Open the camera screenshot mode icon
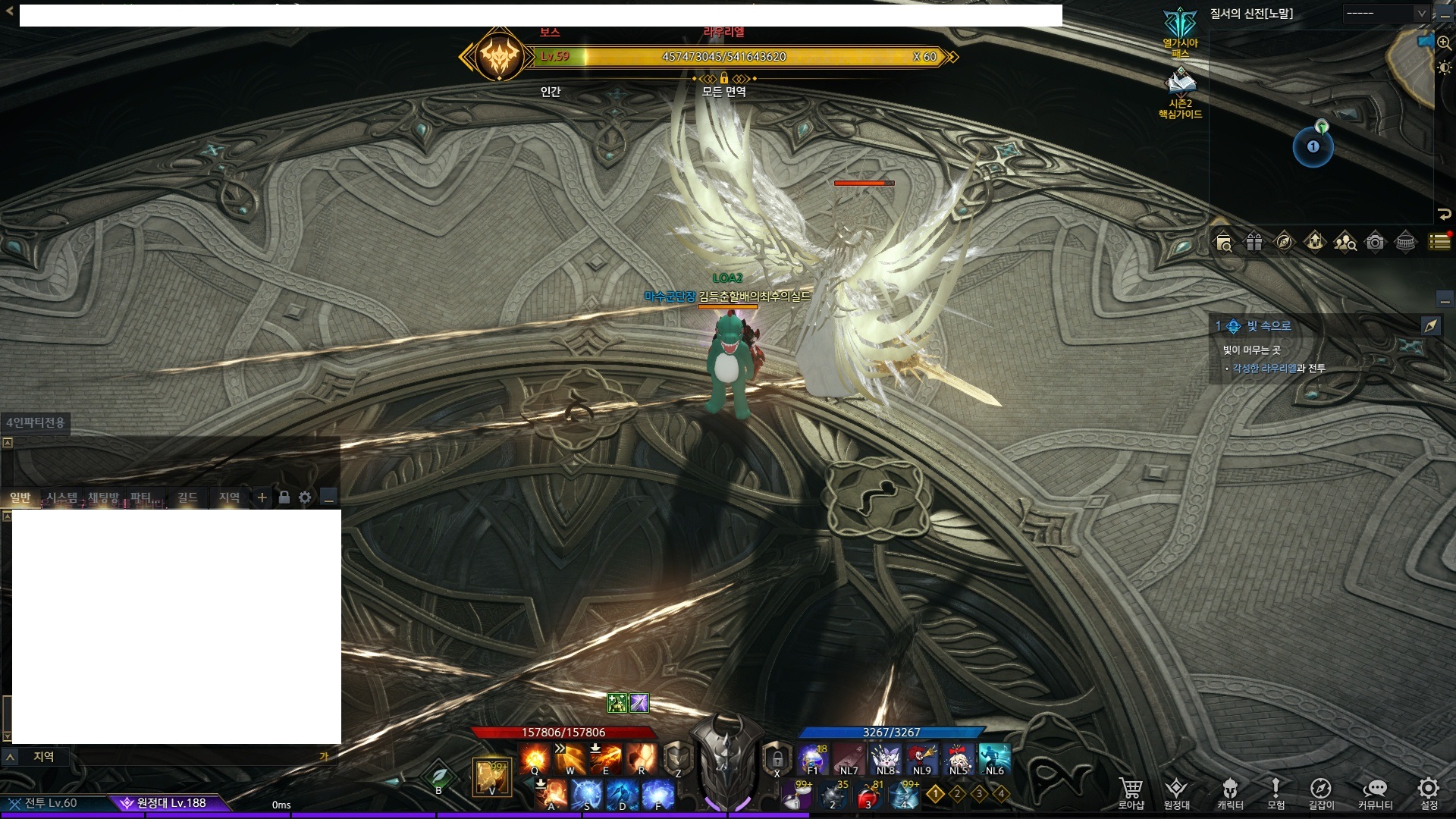This screenshot has height=819, width=1456. pos(1375,242)
